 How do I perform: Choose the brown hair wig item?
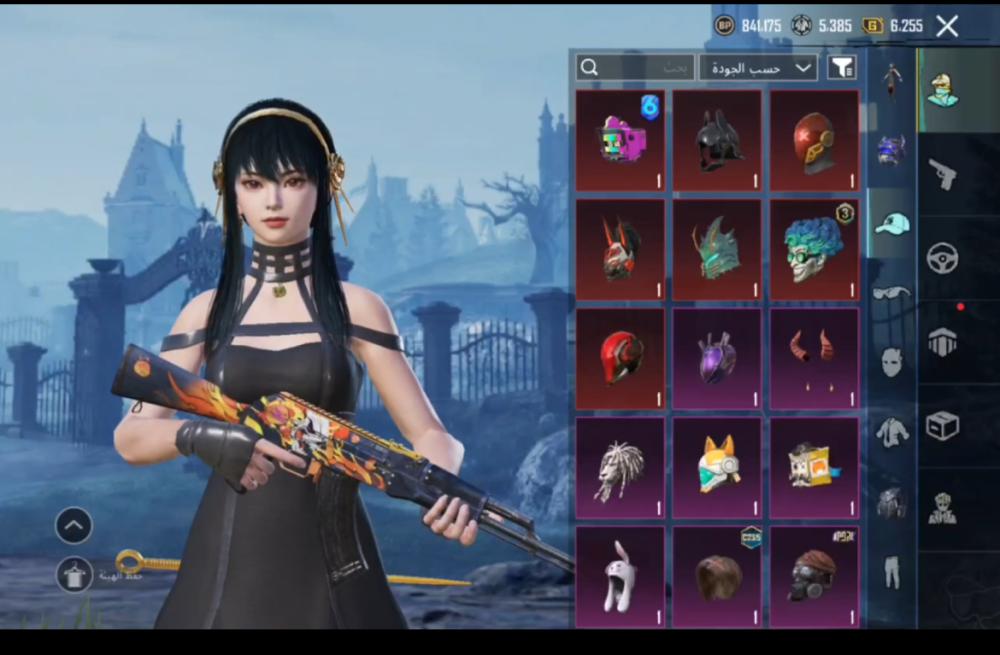pos(717,577)
